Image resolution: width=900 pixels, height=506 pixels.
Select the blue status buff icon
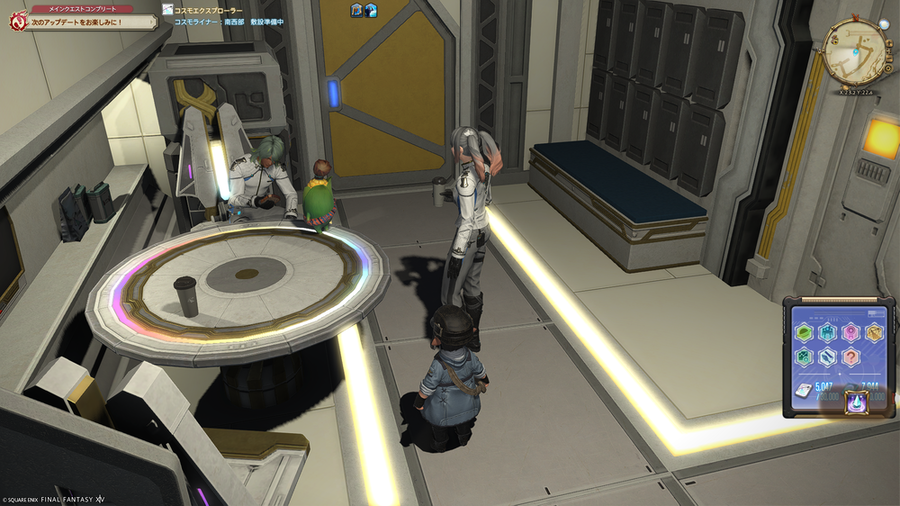click(x=370, y=10)
